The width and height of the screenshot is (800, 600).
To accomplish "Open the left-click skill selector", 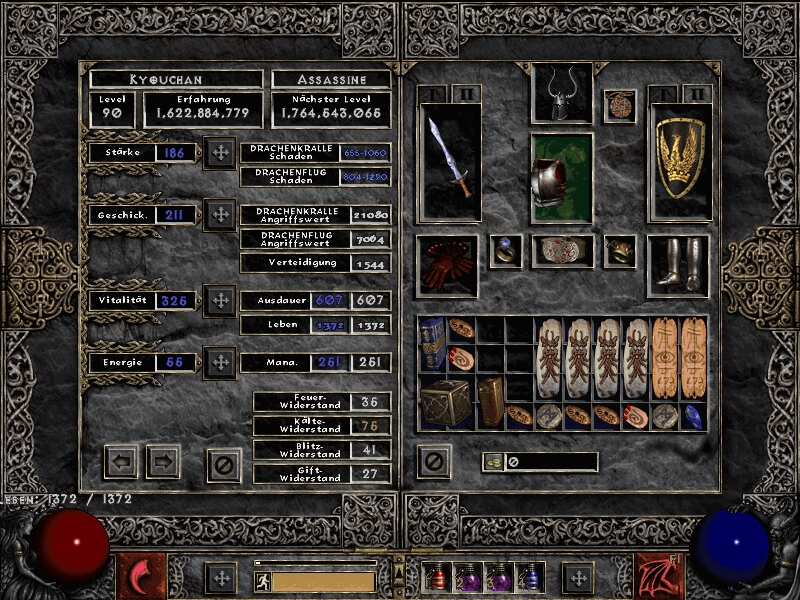I will point(141,577).
